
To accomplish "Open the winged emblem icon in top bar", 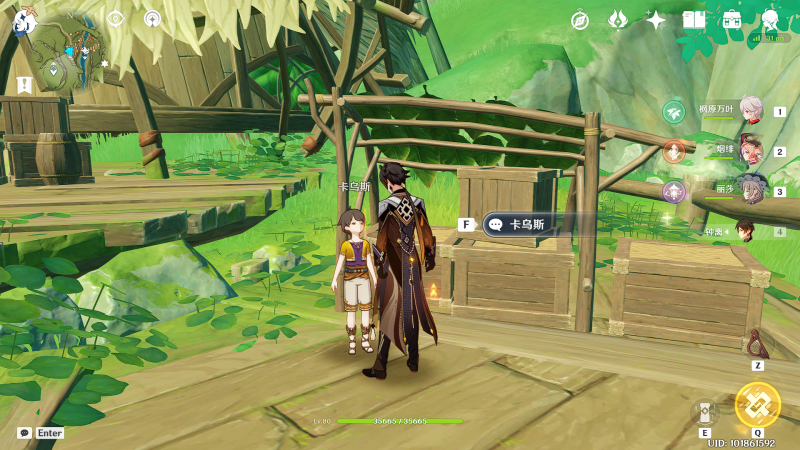I will point(618,20).
